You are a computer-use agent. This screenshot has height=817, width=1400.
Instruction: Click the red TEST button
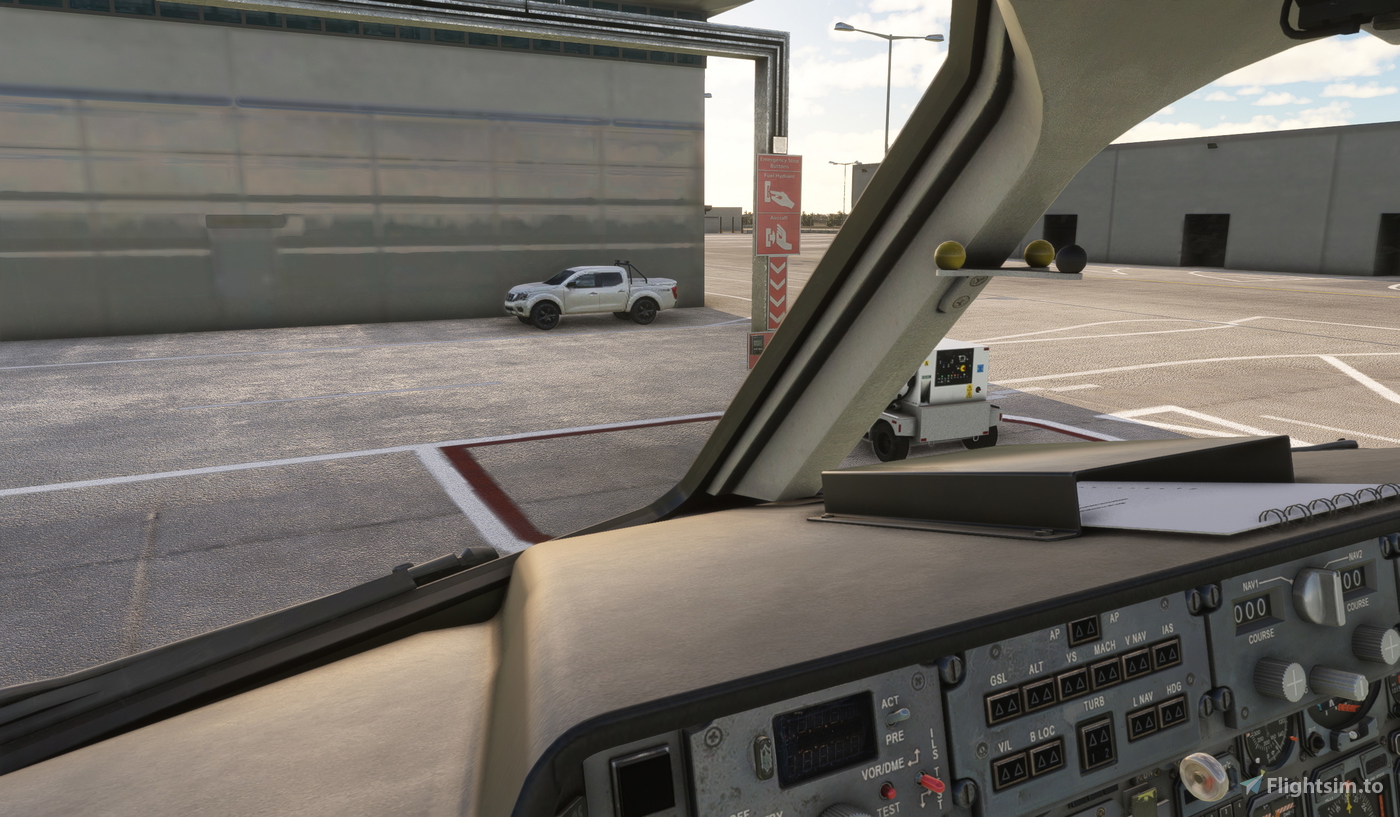point(886,790)
